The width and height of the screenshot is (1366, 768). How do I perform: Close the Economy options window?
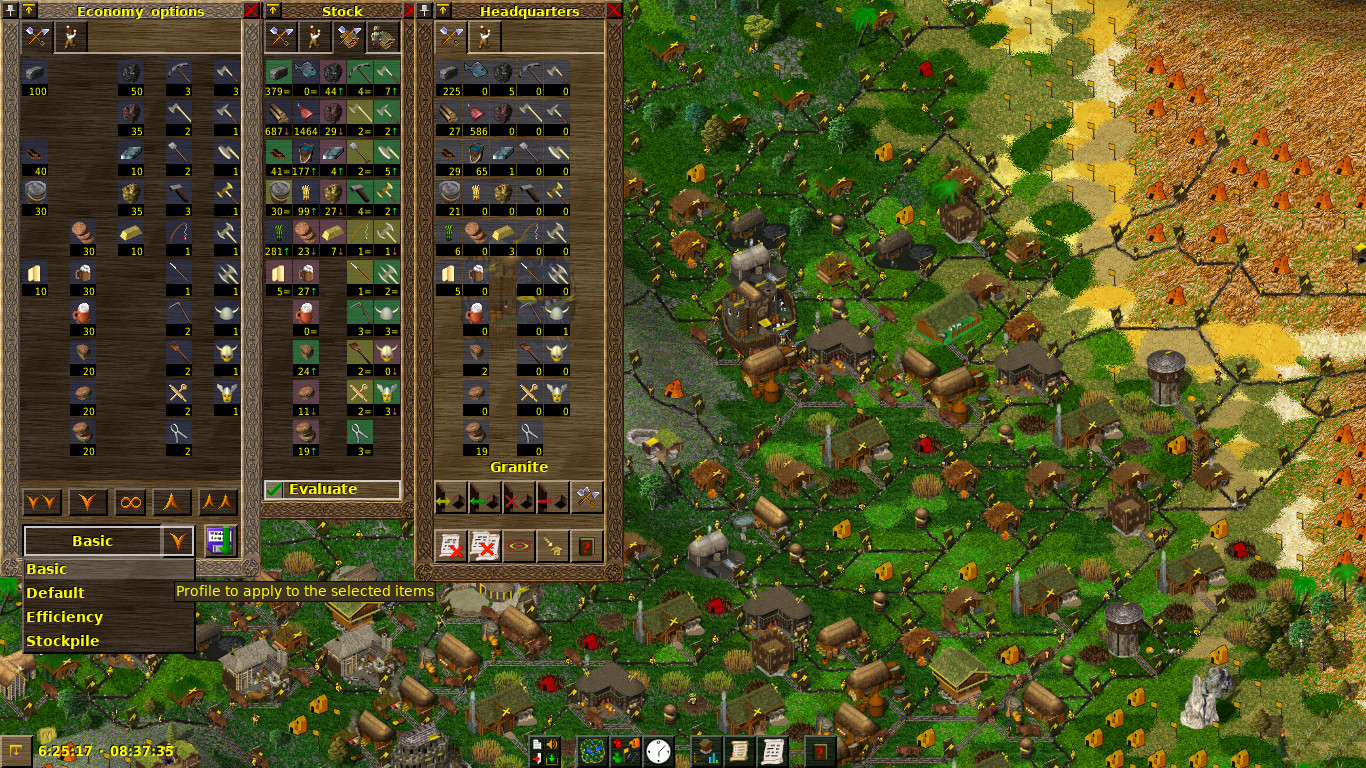[x=251, y=11]
